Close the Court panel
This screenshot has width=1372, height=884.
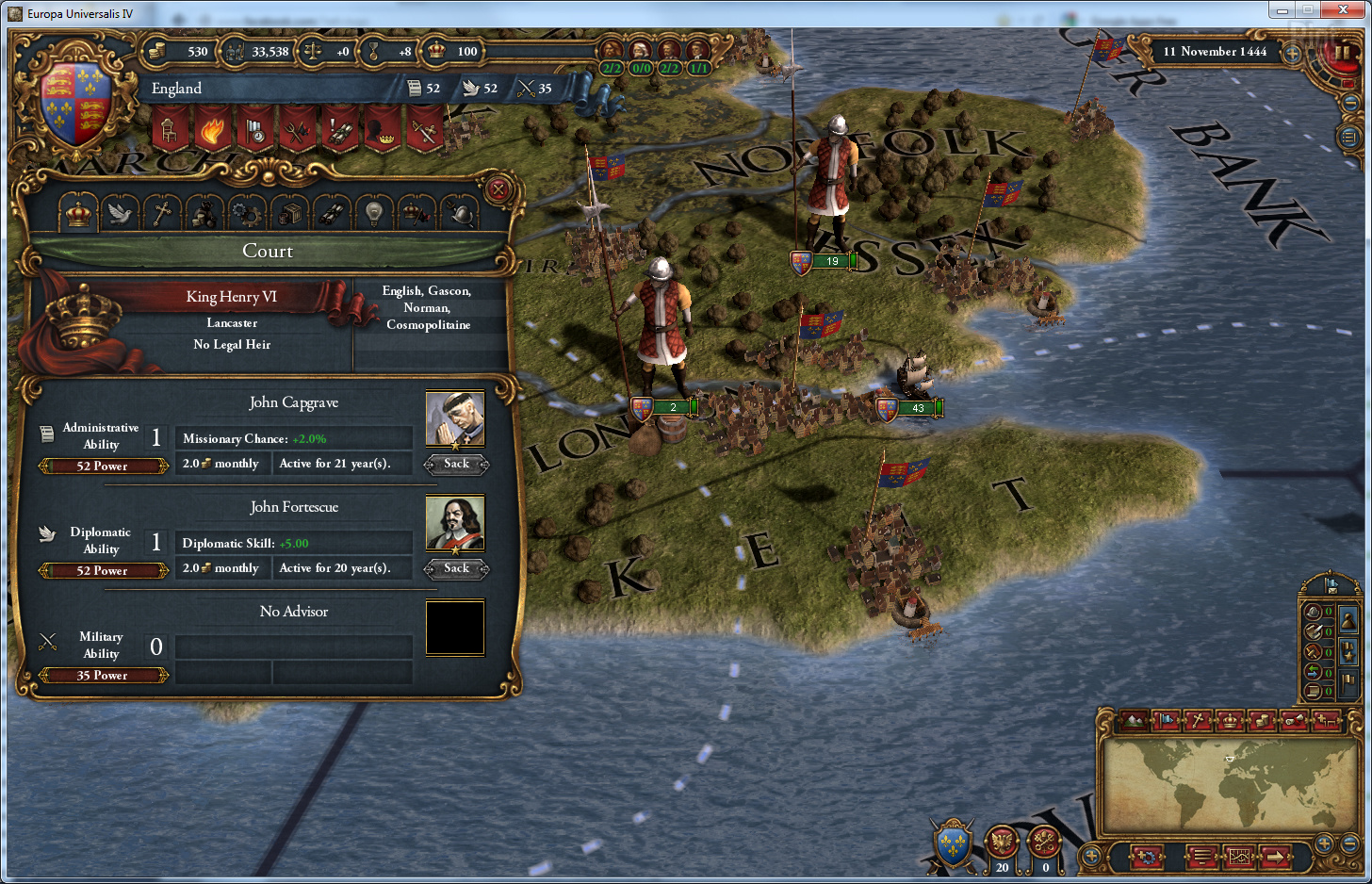click(x=498, y=189)
